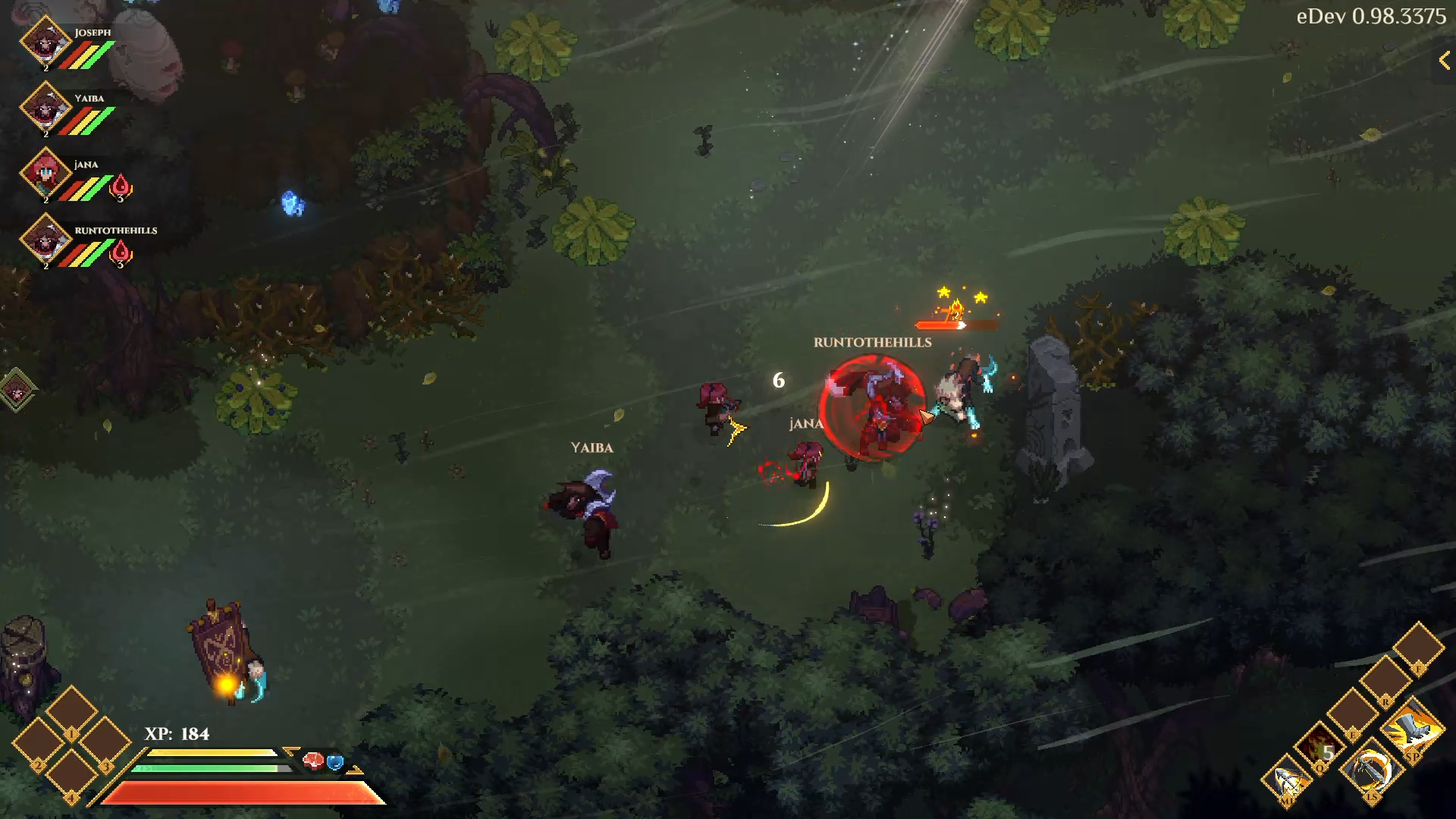Click the arrow marker left of the XP bar
Image resolution: width=1456 pixels, height=819 pixels.
point(290,751)
